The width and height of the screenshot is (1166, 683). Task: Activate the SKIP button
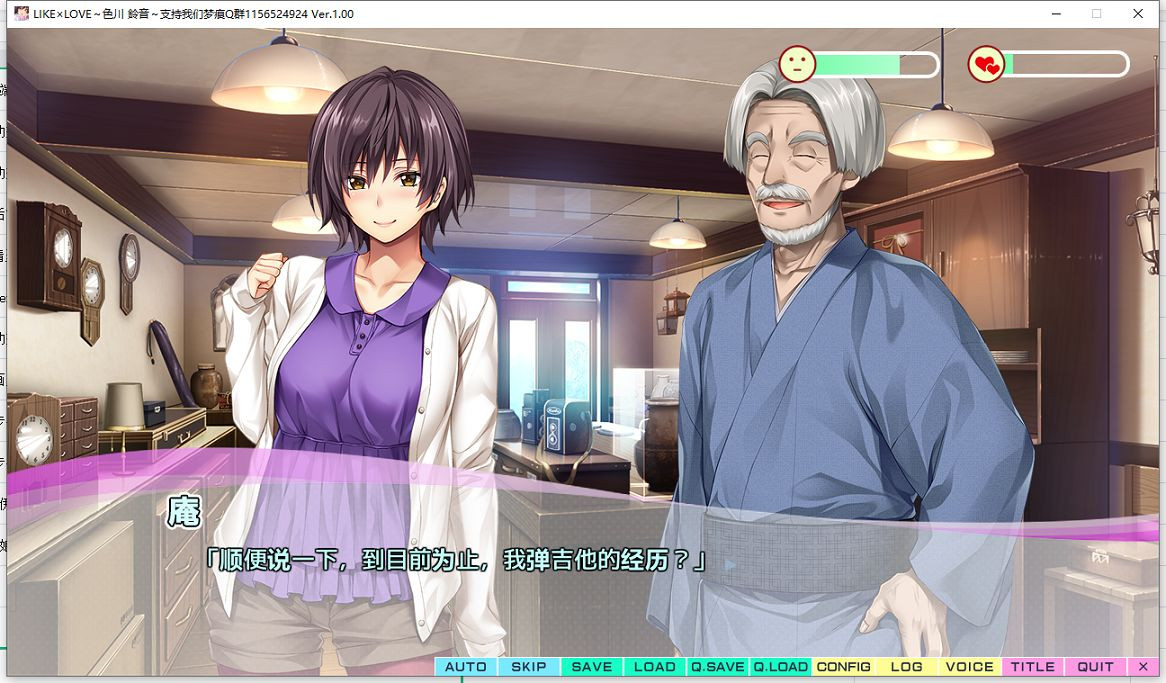tap(529, 667)
